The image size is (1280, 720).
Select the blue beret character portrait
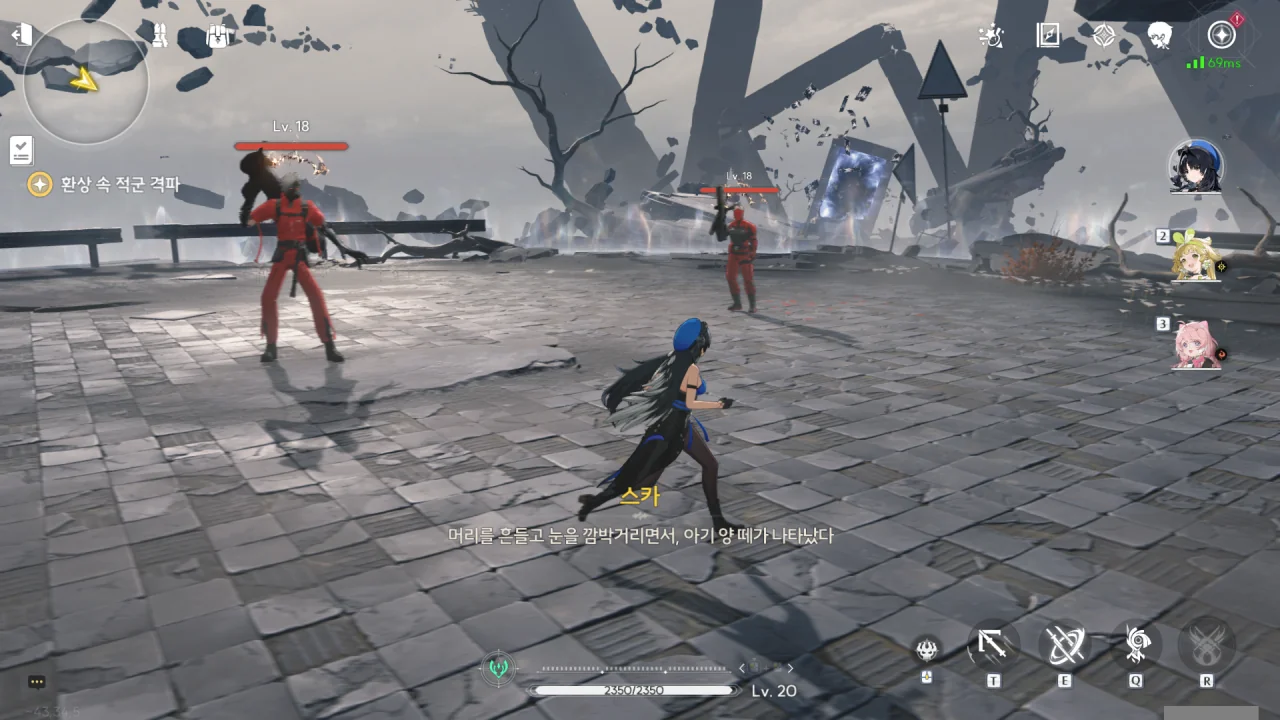pyautogui.click(x=1196, y=166)
